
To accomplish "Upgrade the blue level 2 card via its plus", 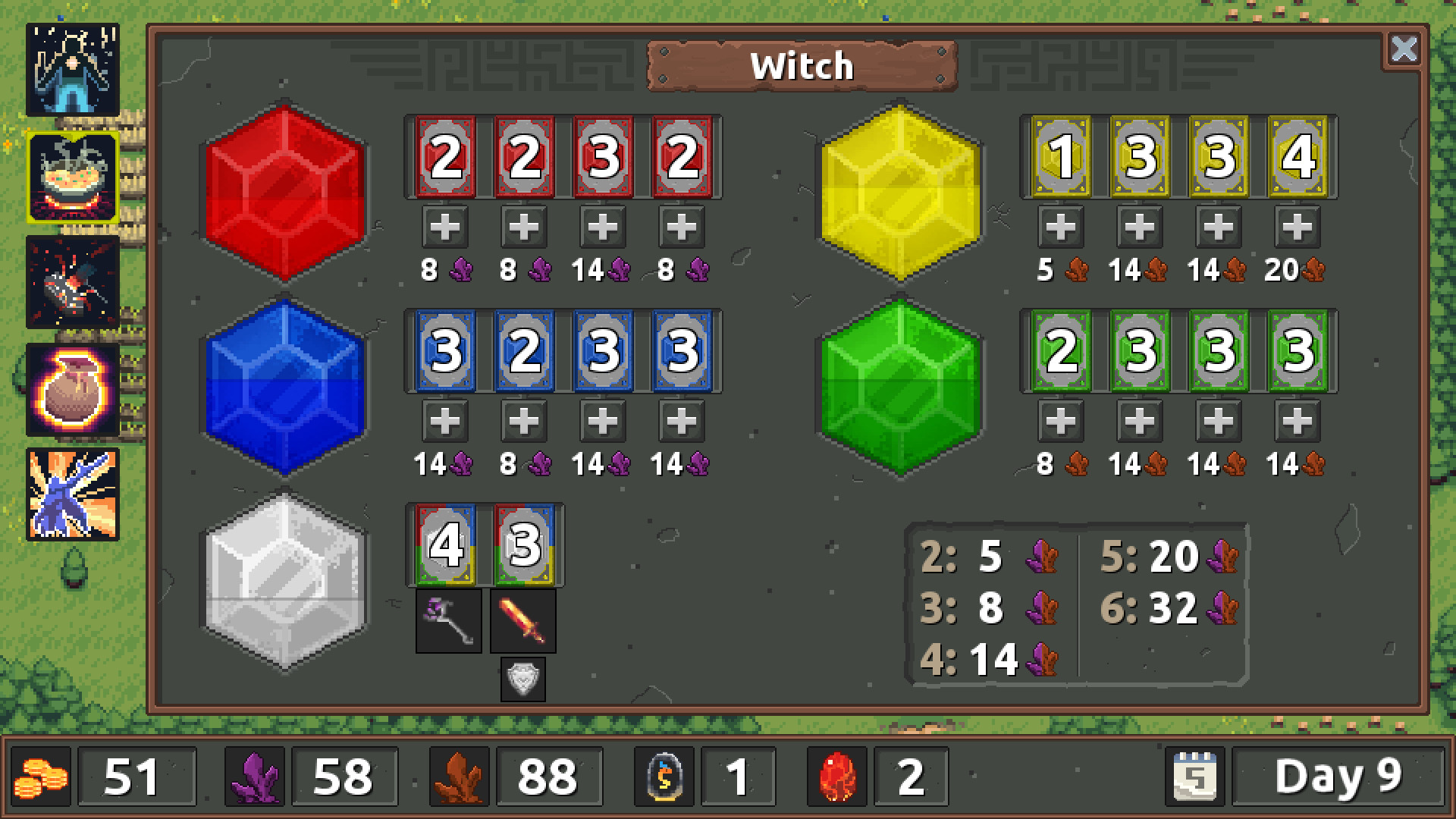I will pyautogui.click(x=522, y=421).
